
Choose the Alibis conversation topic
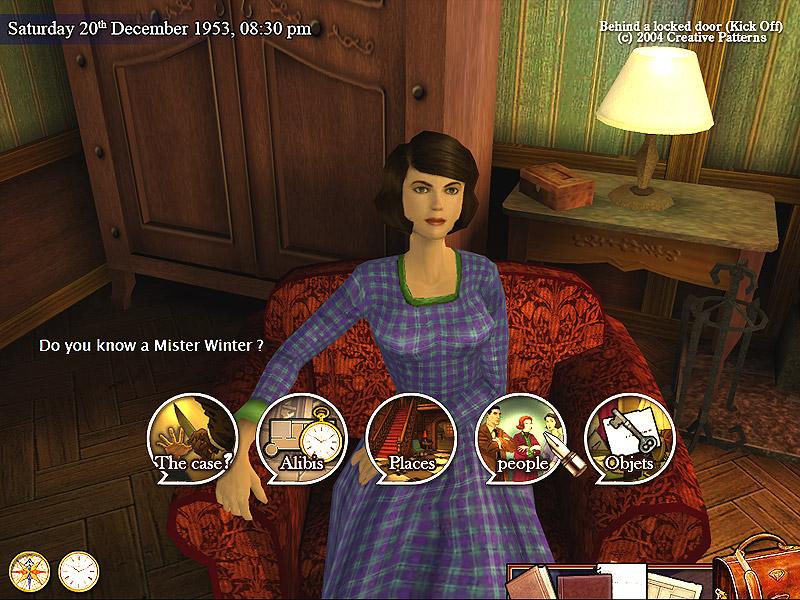(x=300, y=439)
